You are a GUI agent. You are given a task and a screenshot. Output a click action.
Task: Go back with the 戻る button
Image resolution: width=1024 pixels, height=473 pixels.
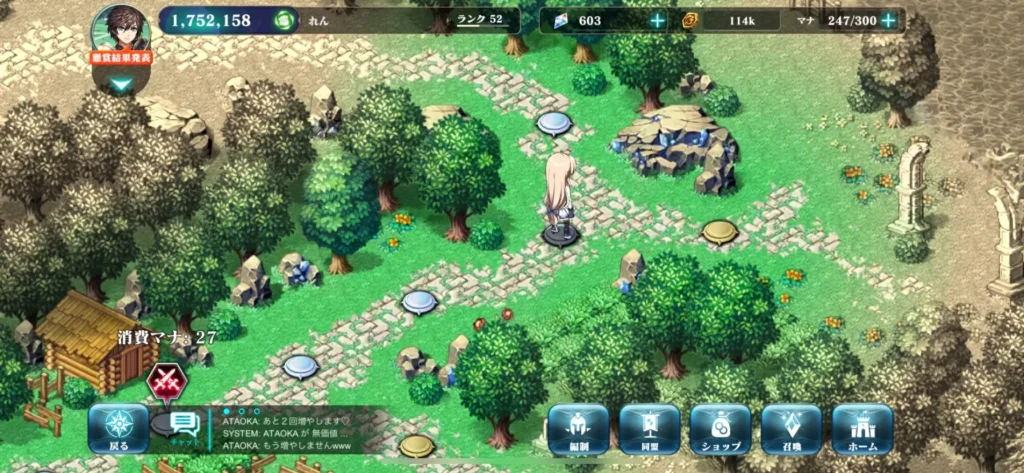(x=119, y=429)
